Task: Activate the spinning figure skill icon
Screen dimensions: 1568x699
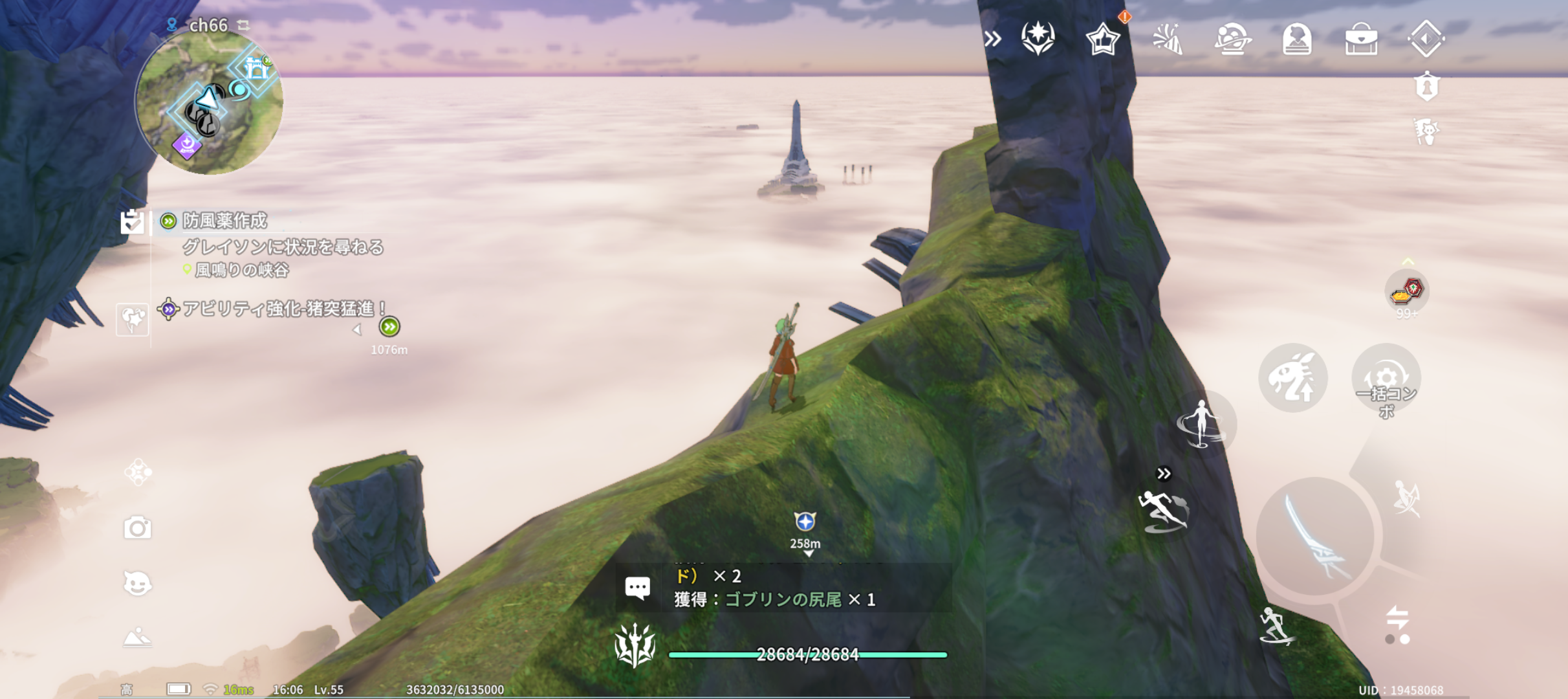Action: pyautogui.click(x=1202, y=424)
